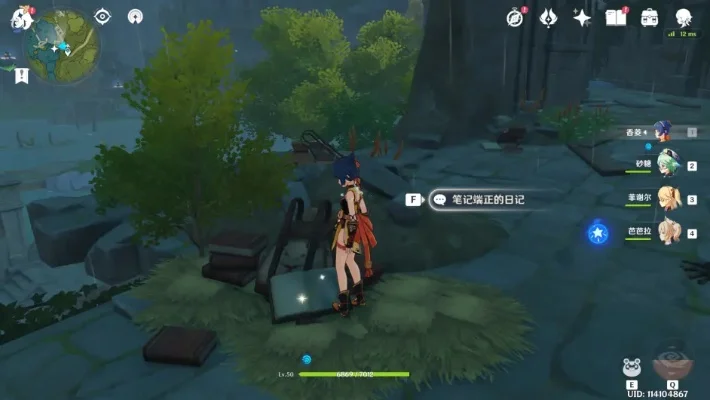Activate the blue star orb beside the party list
Screen dimensions: 710x400
tap(598, 233)
